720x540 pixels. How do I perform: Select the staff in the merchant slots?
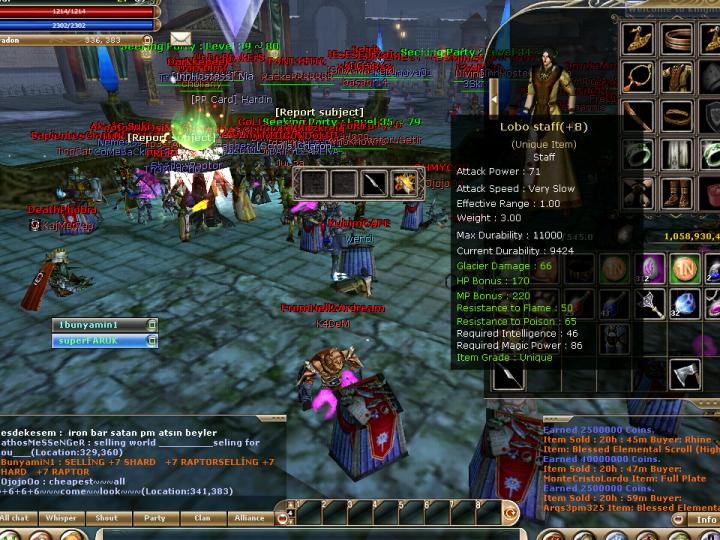[x=375, y=183]
